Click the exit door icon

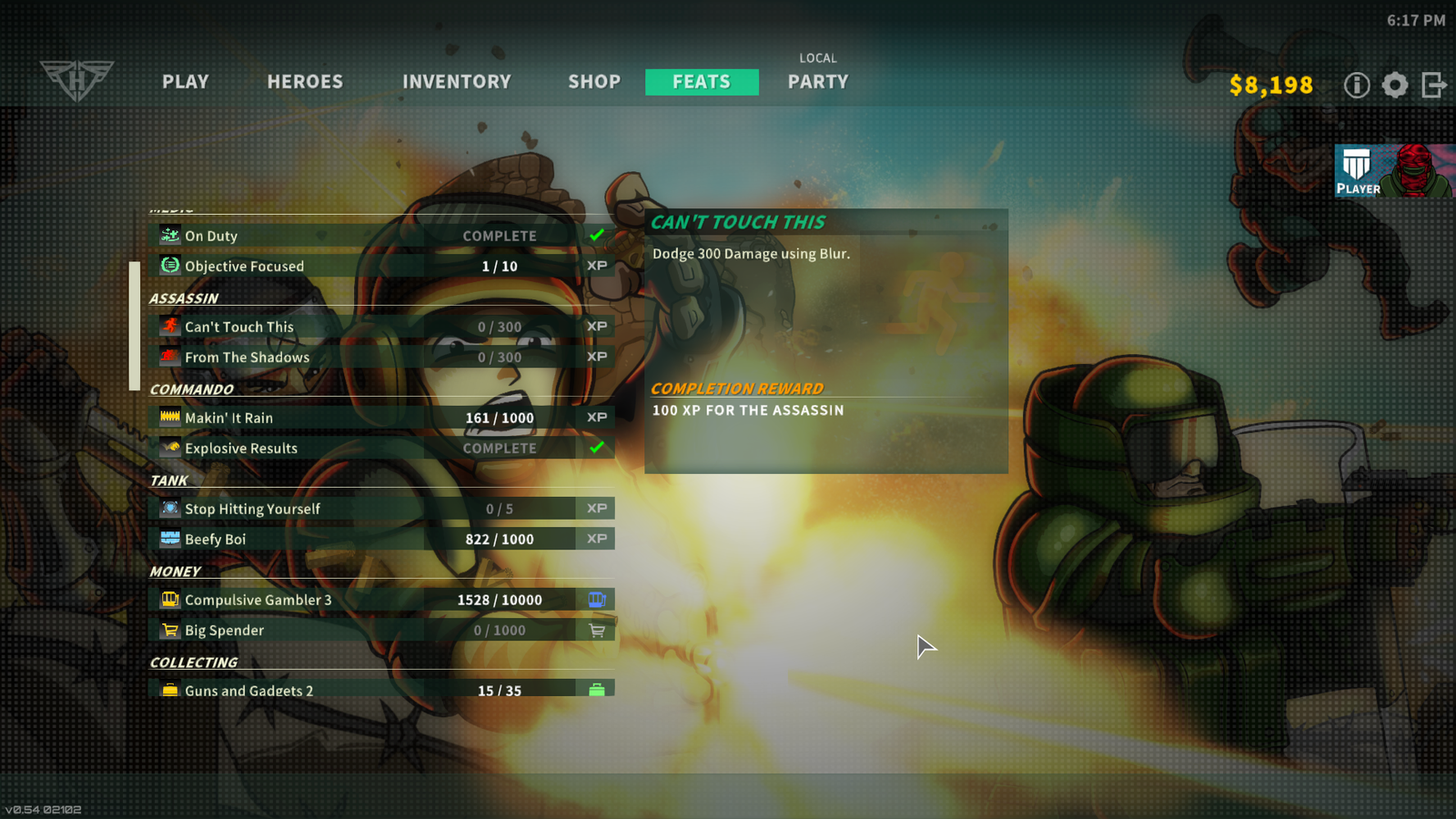pos(1434,86)
